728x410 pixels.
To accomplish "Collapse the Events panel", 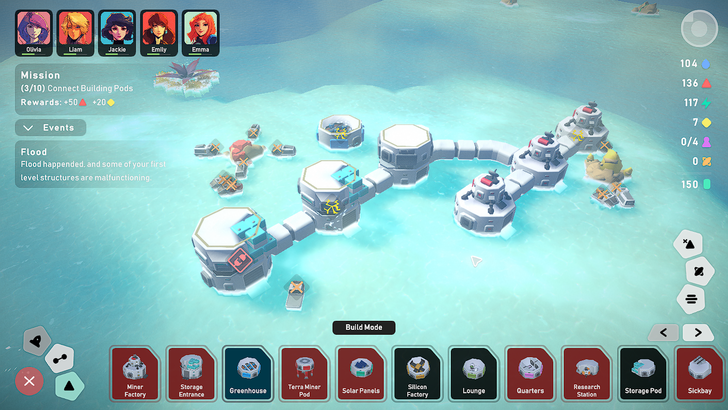I will click(51, 128).
